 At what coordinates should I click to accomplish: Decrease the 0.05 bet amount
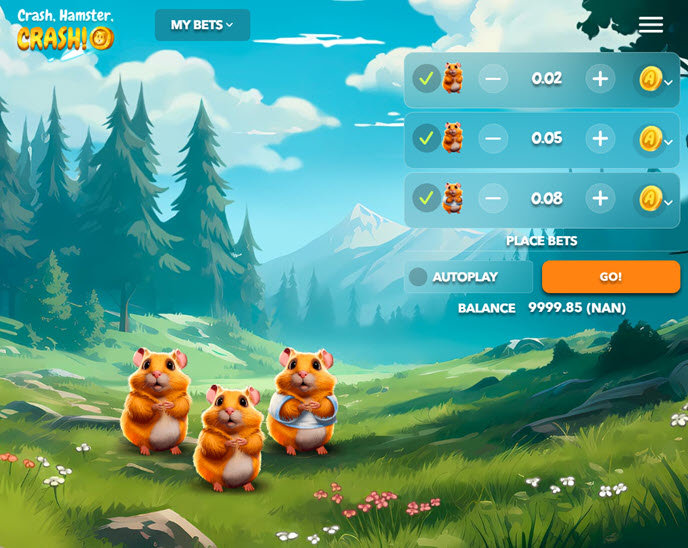click(x=493, y=139)
